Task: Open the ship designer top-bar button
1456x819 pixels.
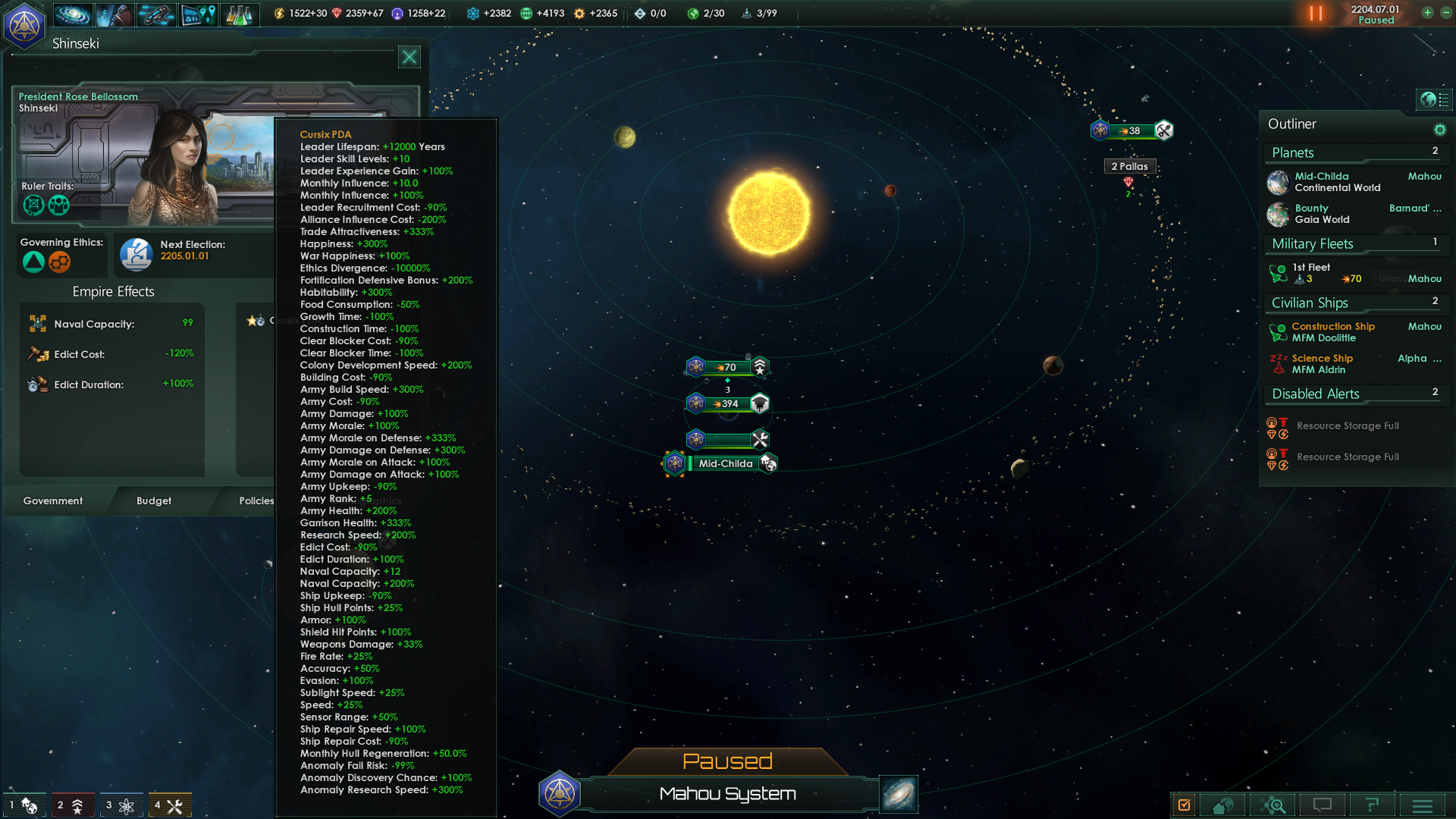Action: (x=155, y=14)
